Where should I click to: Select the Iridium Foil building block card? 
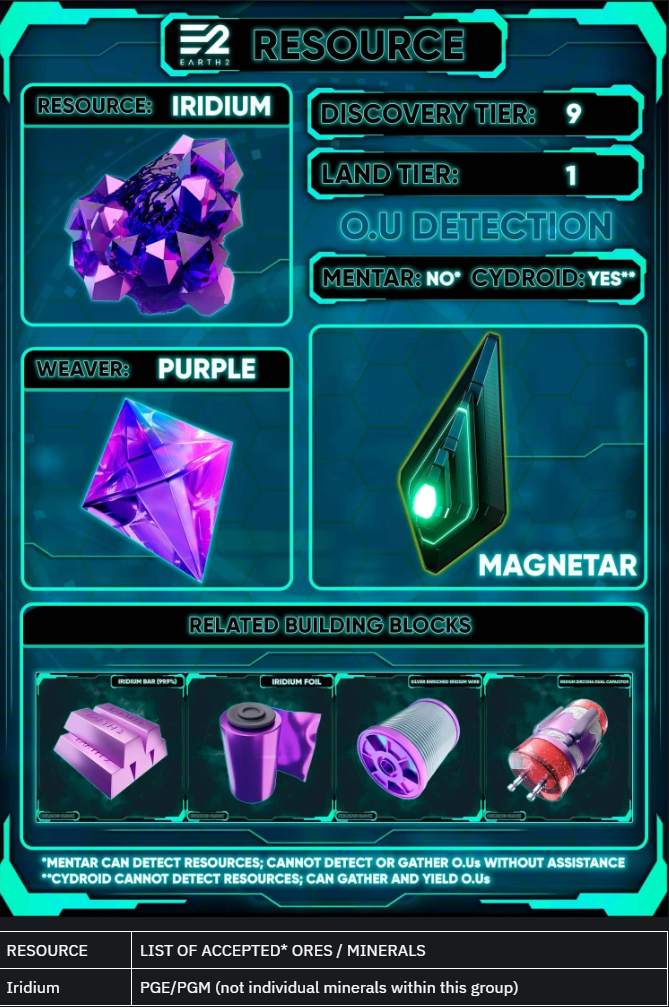tap(261, 749)
